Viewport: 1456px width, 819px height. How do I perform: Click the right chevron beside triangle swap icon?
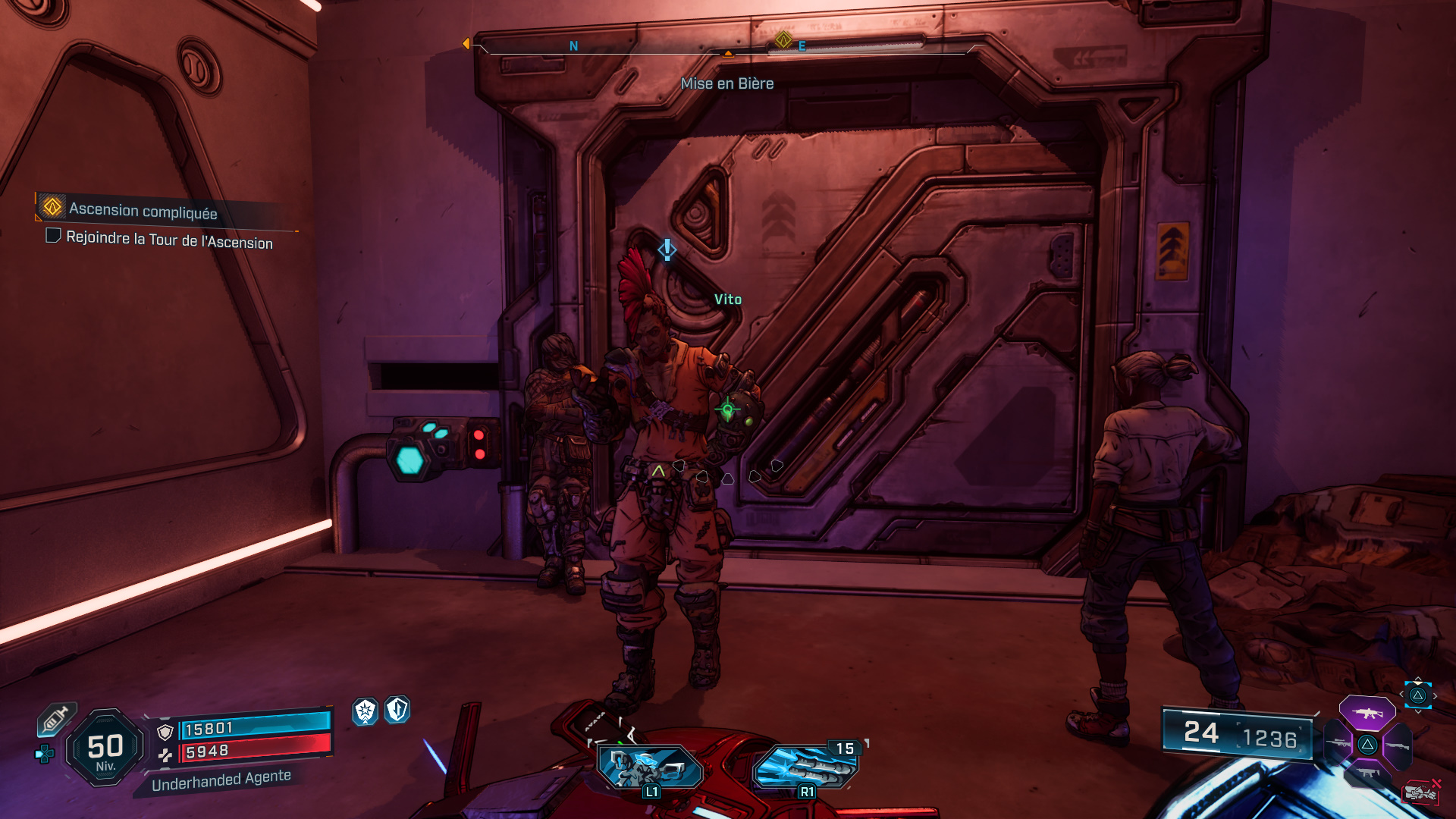(x=1435, y=696)
